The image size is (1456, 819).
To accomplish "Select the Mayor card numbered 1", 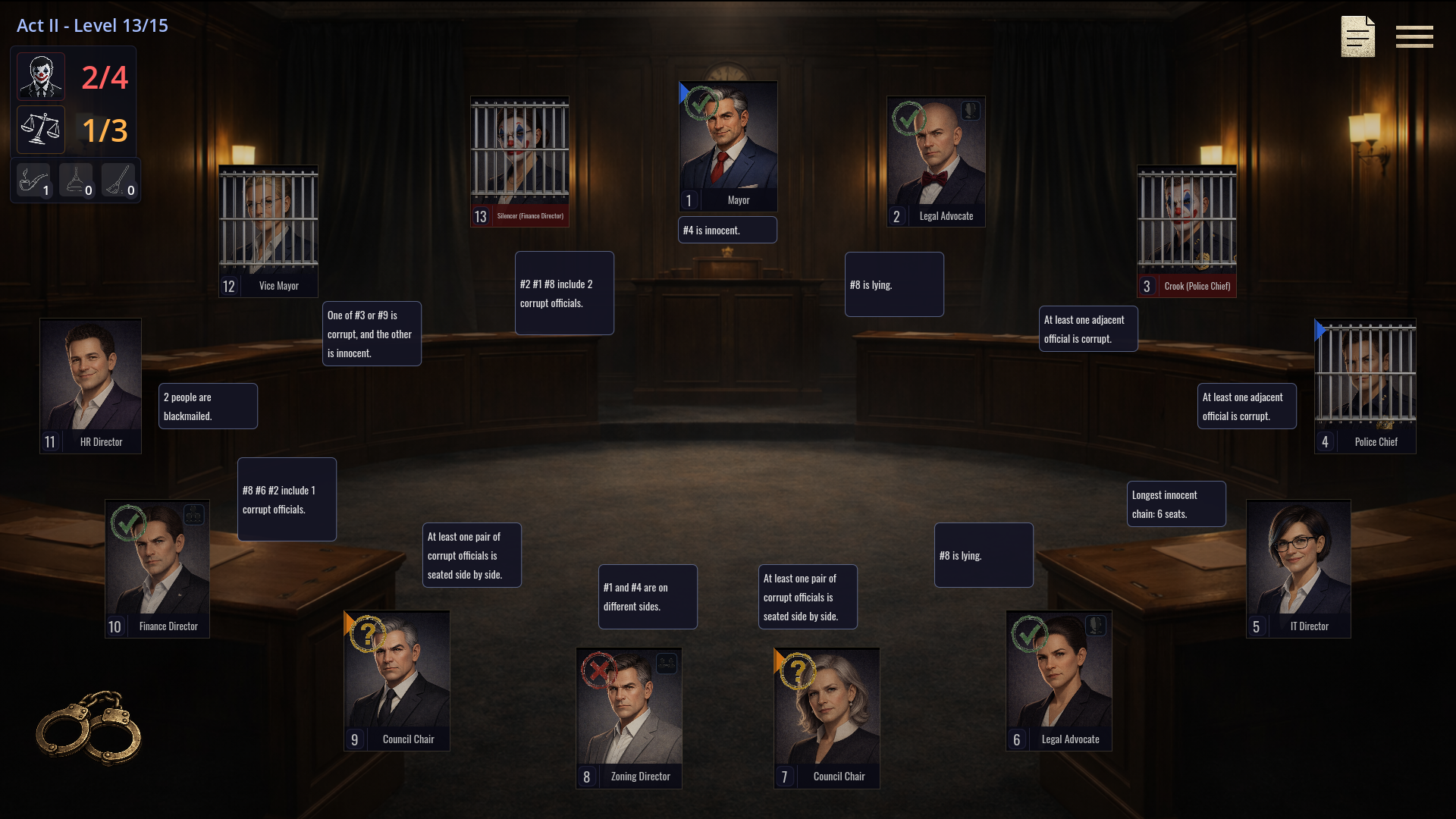I will tap(728, 146).
